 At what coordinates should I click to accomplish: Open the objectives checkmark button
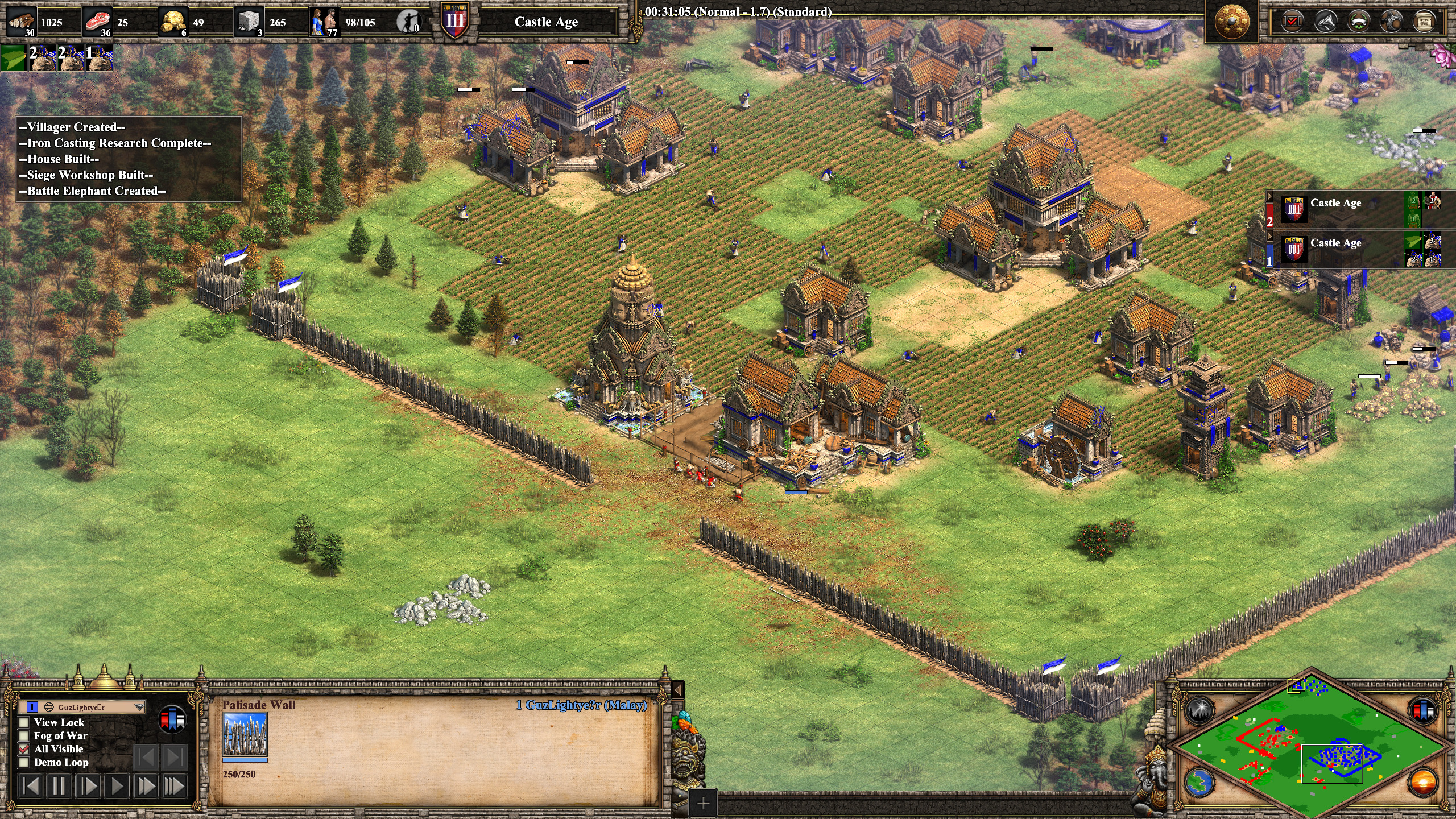click(1292, 22)
